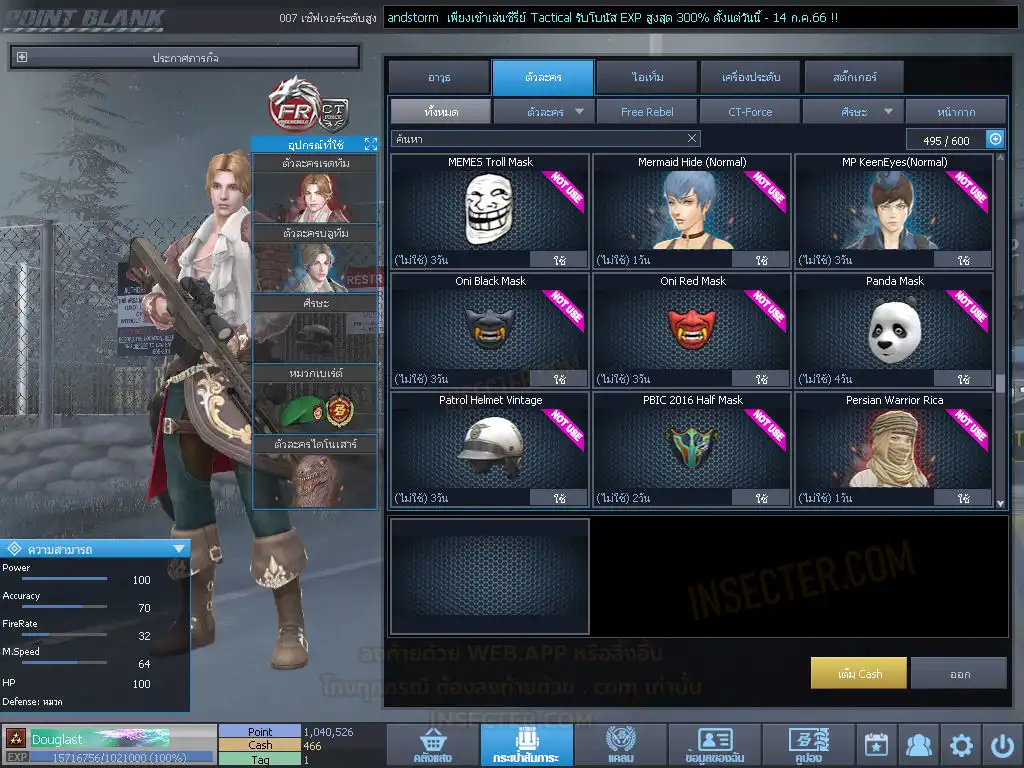Viewport: 1024px width, 768px height.
Task: Choose the Panda Mask item
Action: [894, 330]
